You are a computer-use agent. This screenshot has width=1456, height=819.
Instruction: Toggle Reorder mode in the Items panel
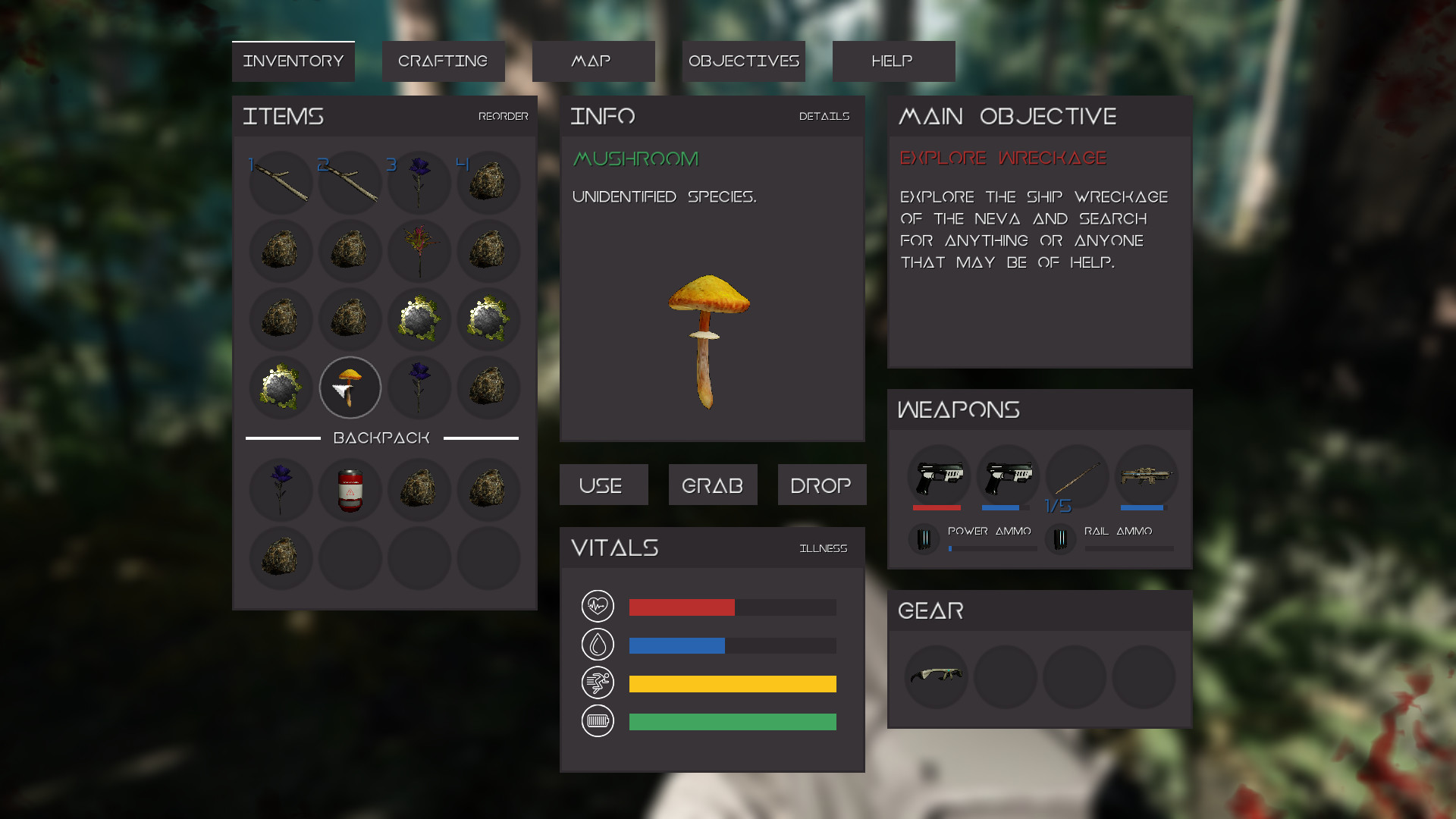503,117
